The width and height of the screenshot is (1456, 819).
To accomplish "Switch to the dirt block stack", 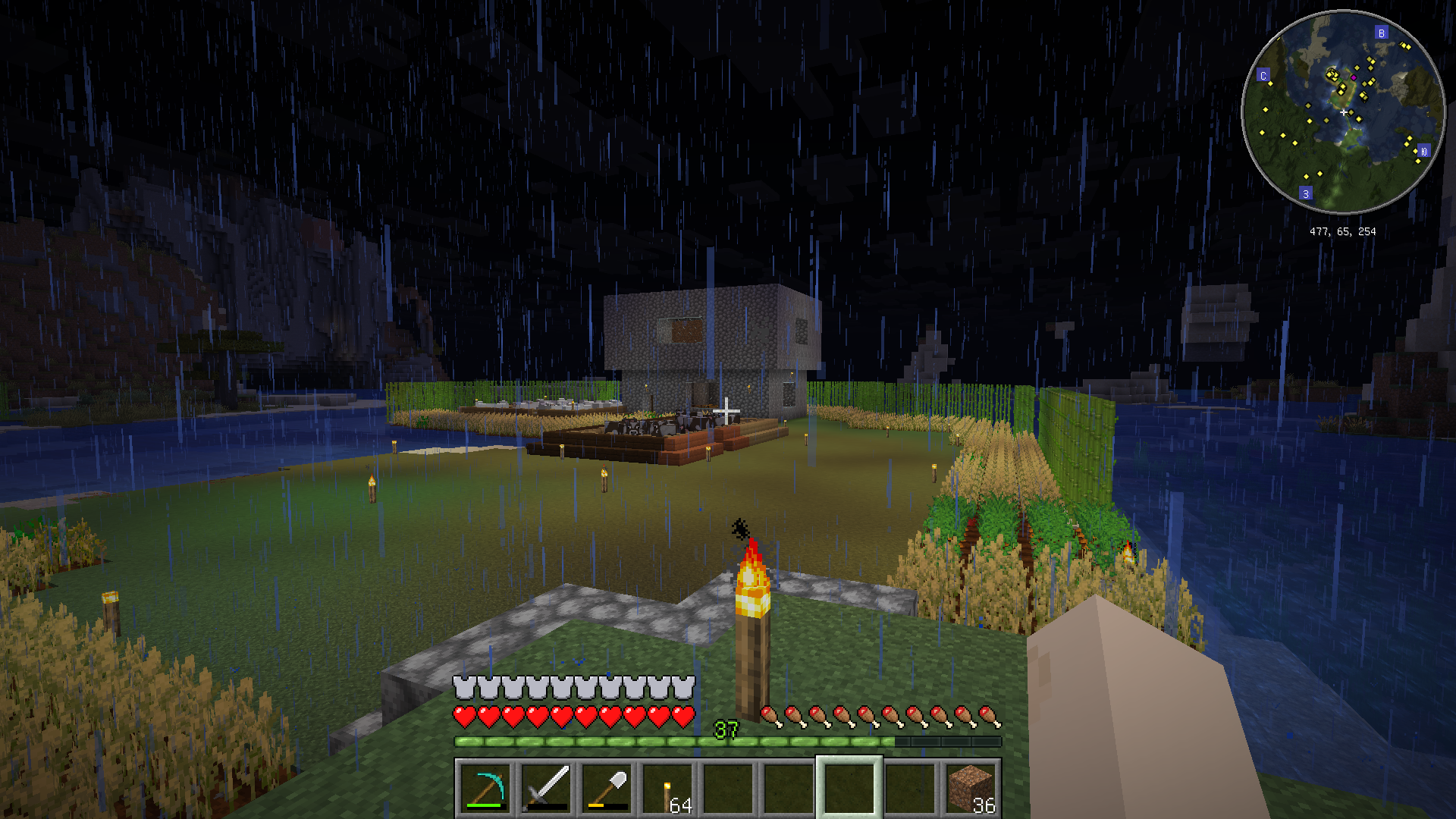I will pyautogui.click(x=971, y=788).
